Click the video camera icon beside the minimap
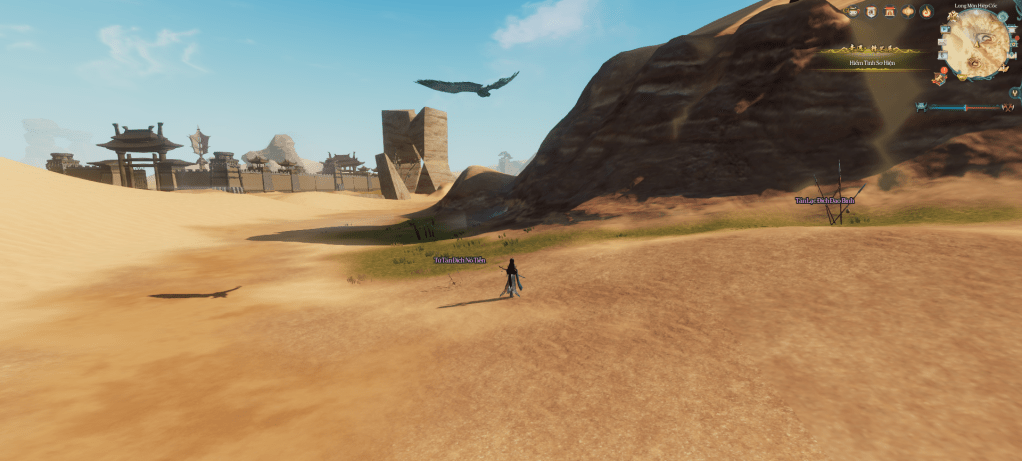 (944, 29)
